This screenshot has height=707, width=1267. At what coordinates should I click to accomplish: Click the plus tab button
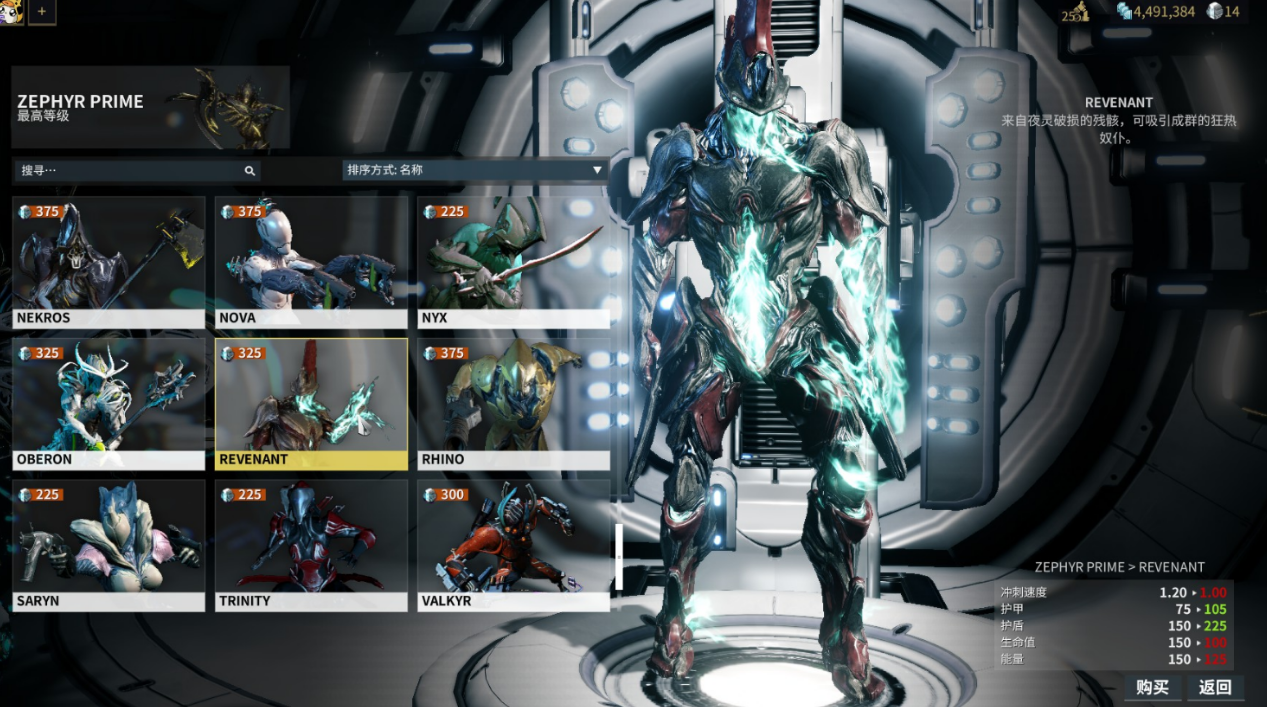coord(42,12)
